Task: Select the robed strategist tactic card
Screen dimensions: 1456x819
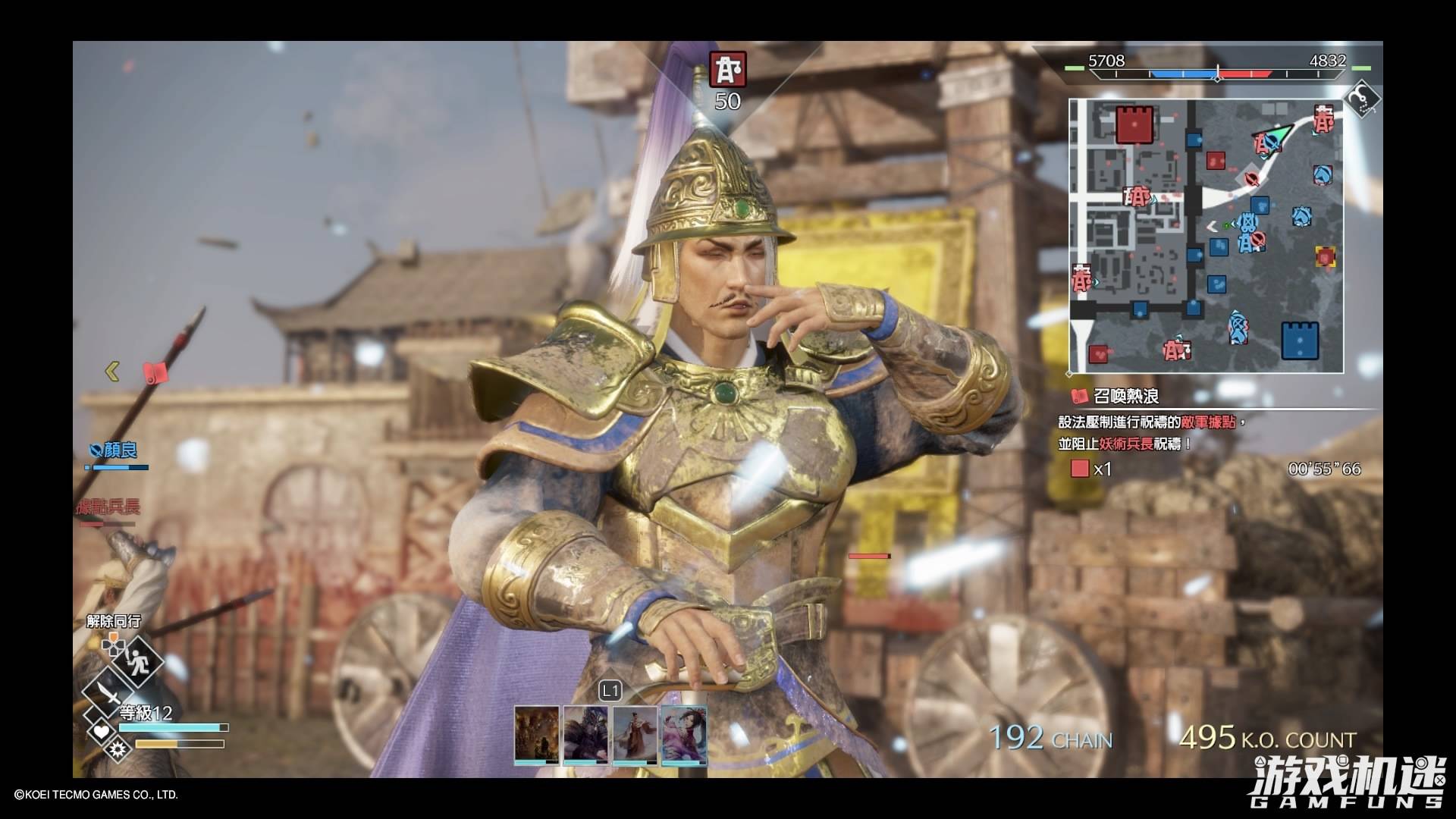Action: (x=635, y=734)
